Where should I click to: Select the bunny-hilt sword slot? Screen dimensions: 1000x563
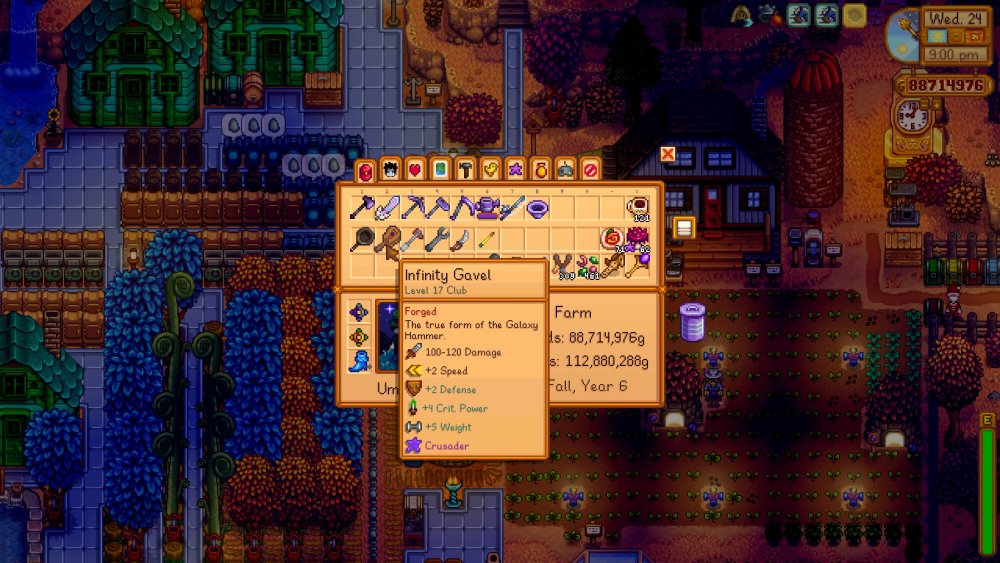tap(388, 208)
